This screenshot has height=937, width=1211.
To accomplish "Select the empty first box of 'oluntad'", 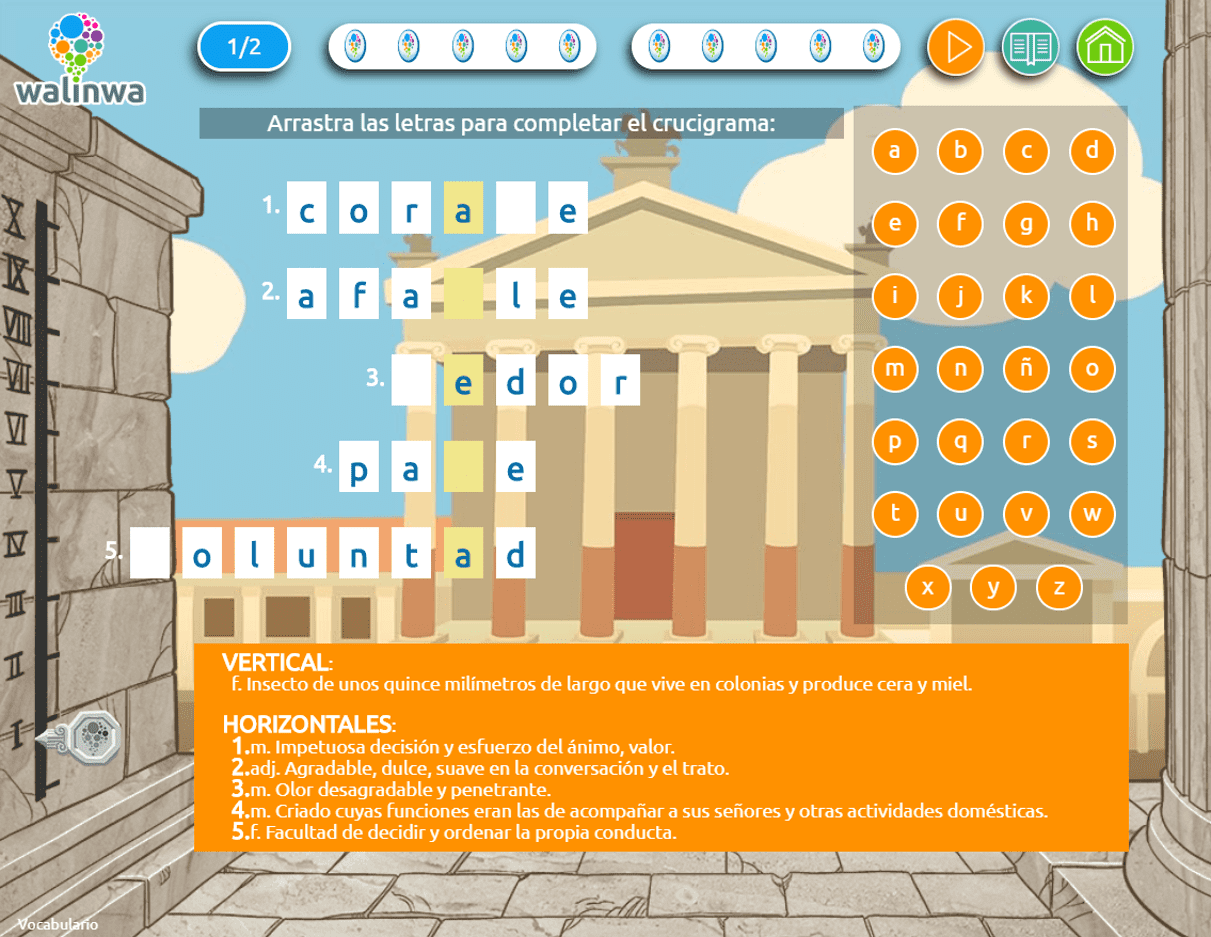I will click(150, 553).
